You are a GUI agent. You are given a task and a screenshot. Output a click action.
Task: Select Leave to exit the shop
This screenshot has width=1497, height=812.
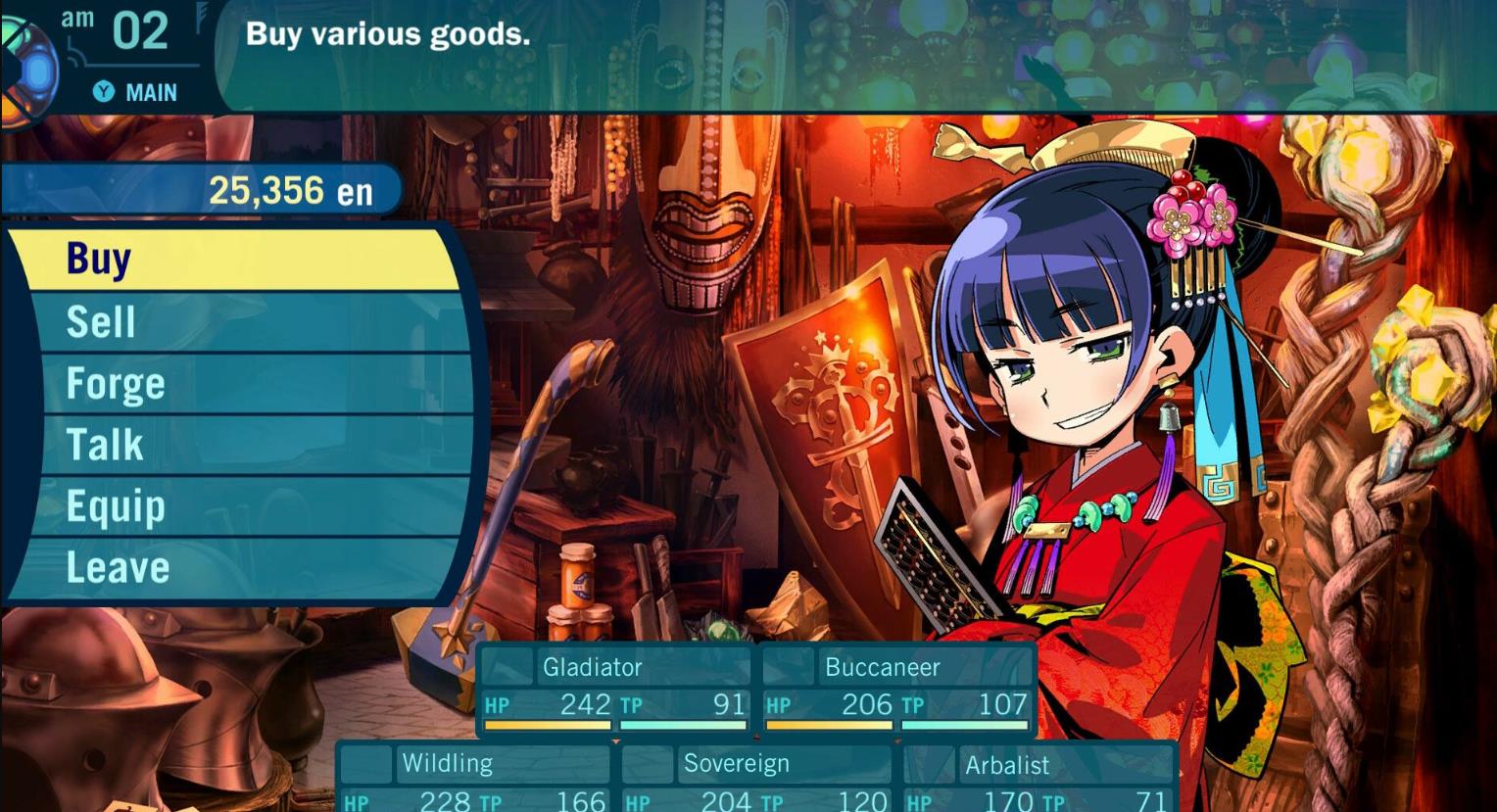pyautogui.click(x=116, y=567)
